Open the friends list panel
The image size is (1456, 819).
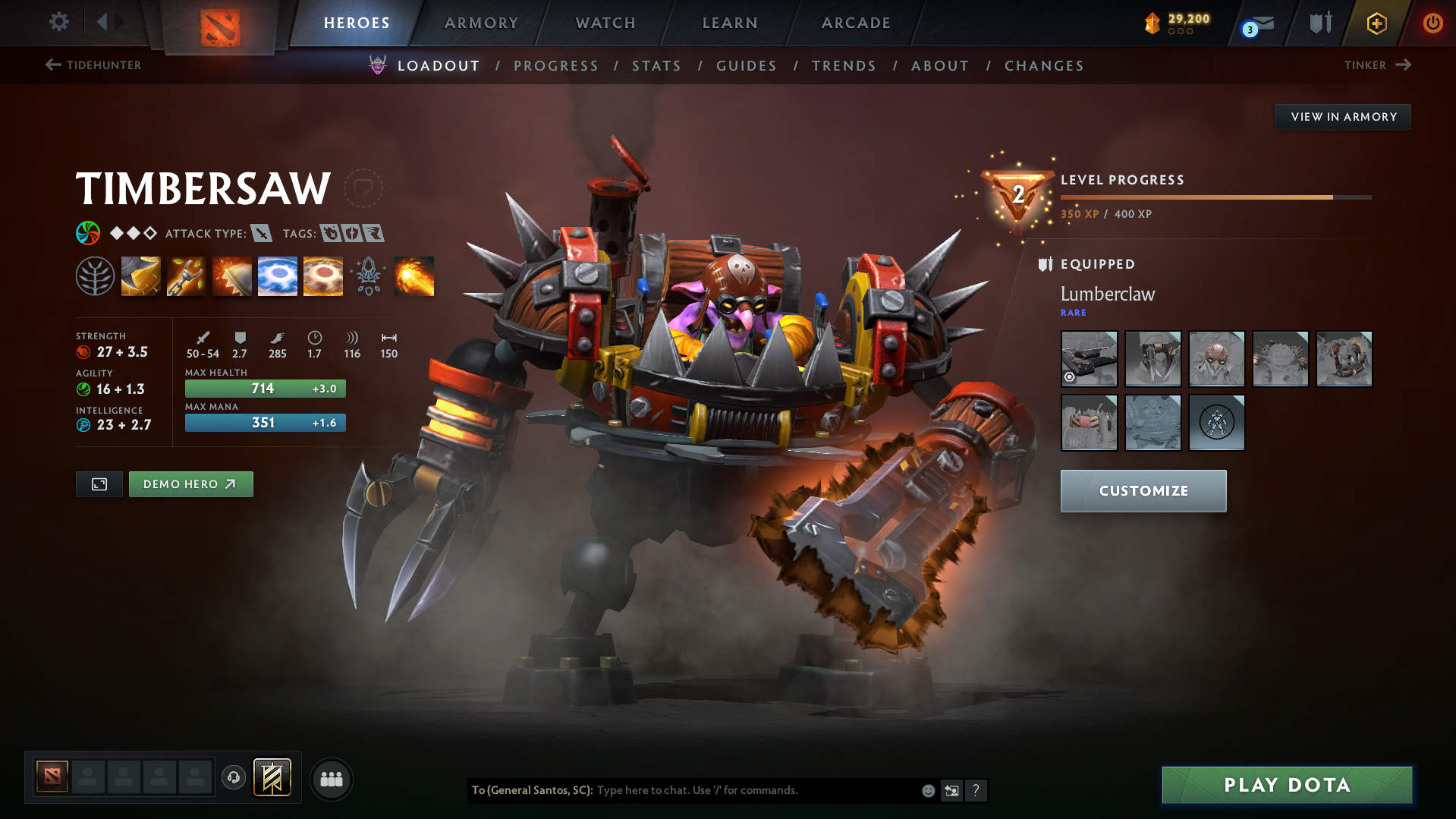pyautogui.click(x=331, y=779)
